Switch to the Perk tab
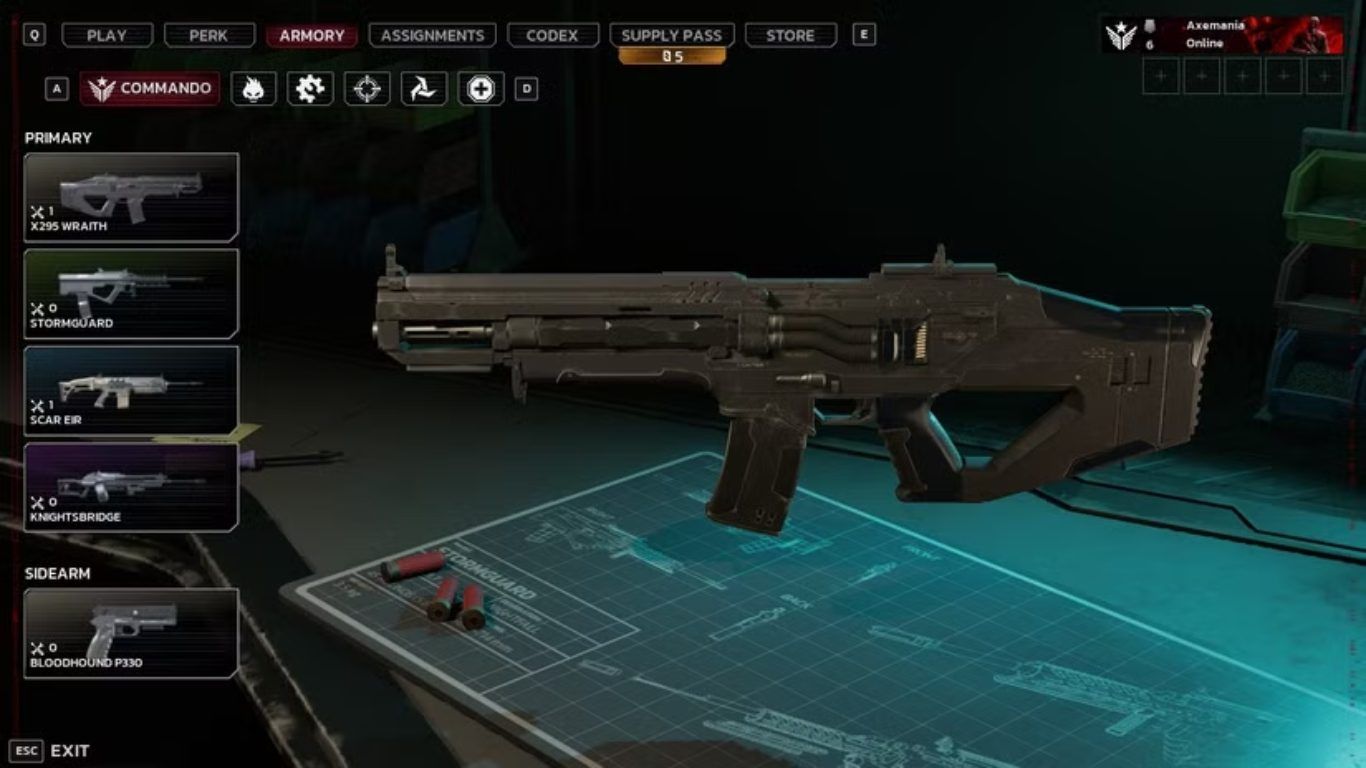The height and width of the screenshot is (768, 1366). tap(209, 35)
